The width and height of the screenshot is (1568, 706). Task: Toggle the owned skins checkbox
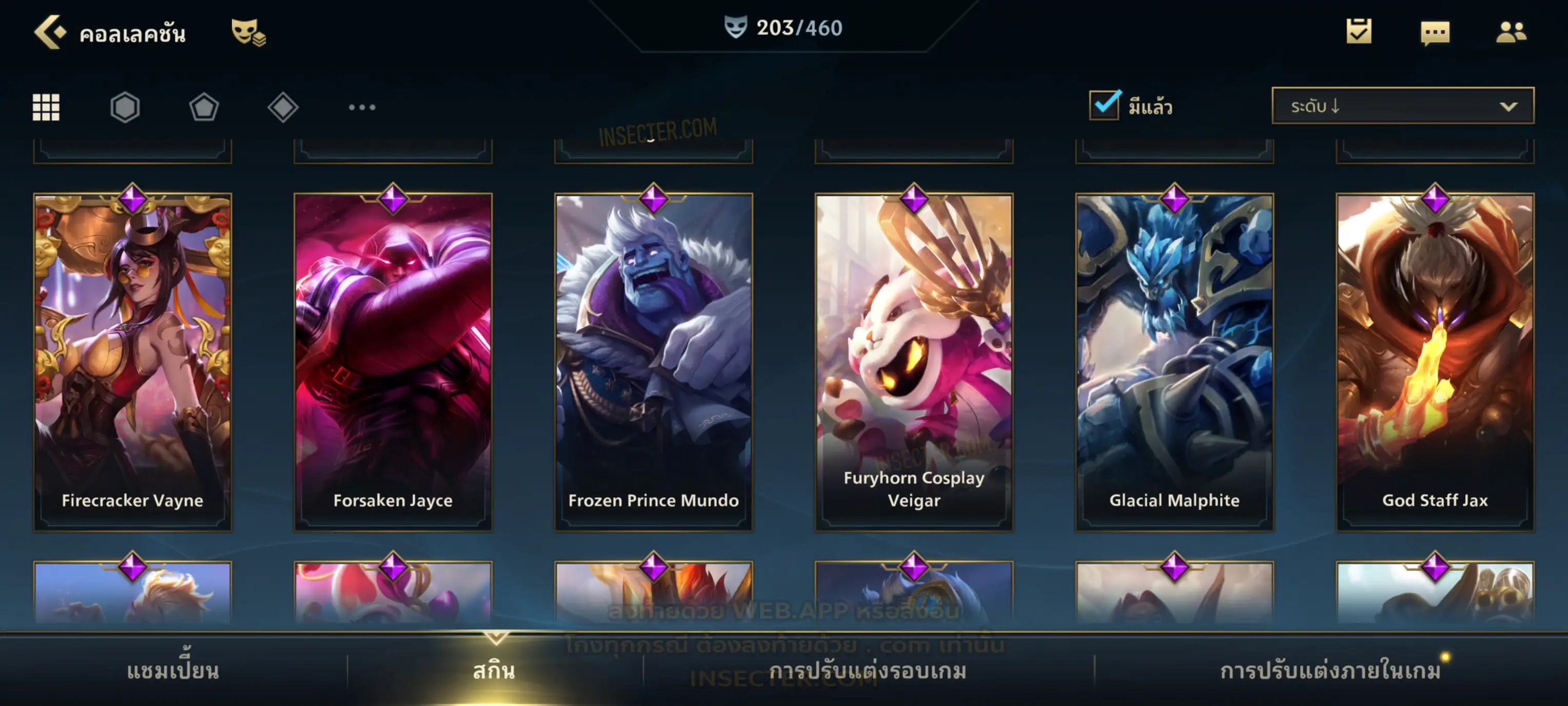coord(1104,105)
